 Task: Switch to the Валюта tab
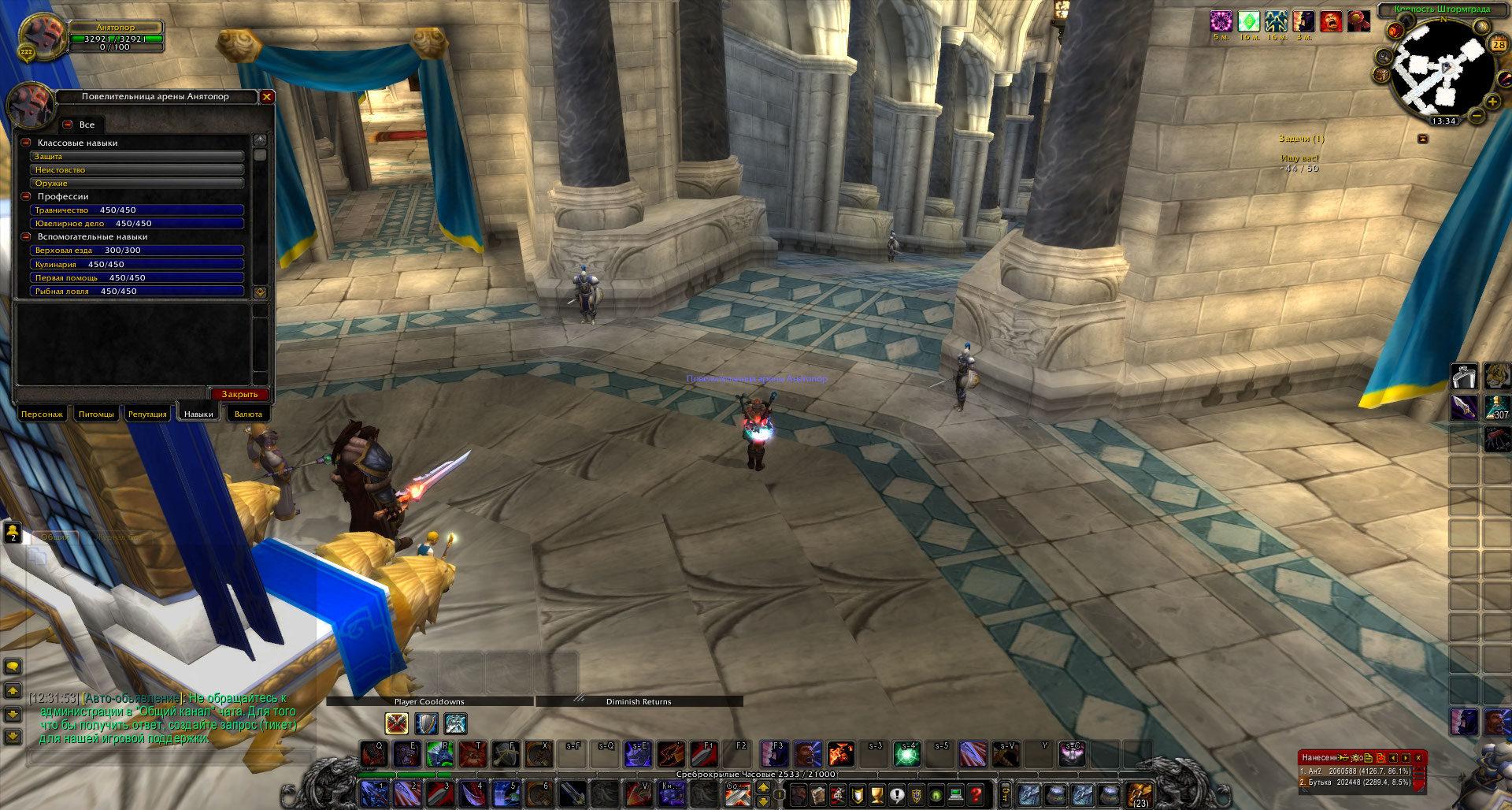(248, 414)
